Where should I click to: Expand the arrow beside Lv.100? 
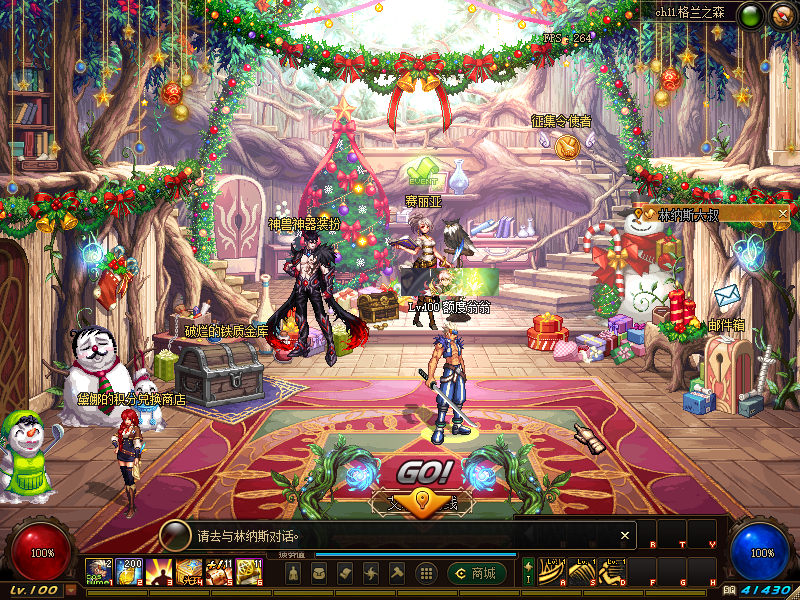click(70, 591)
